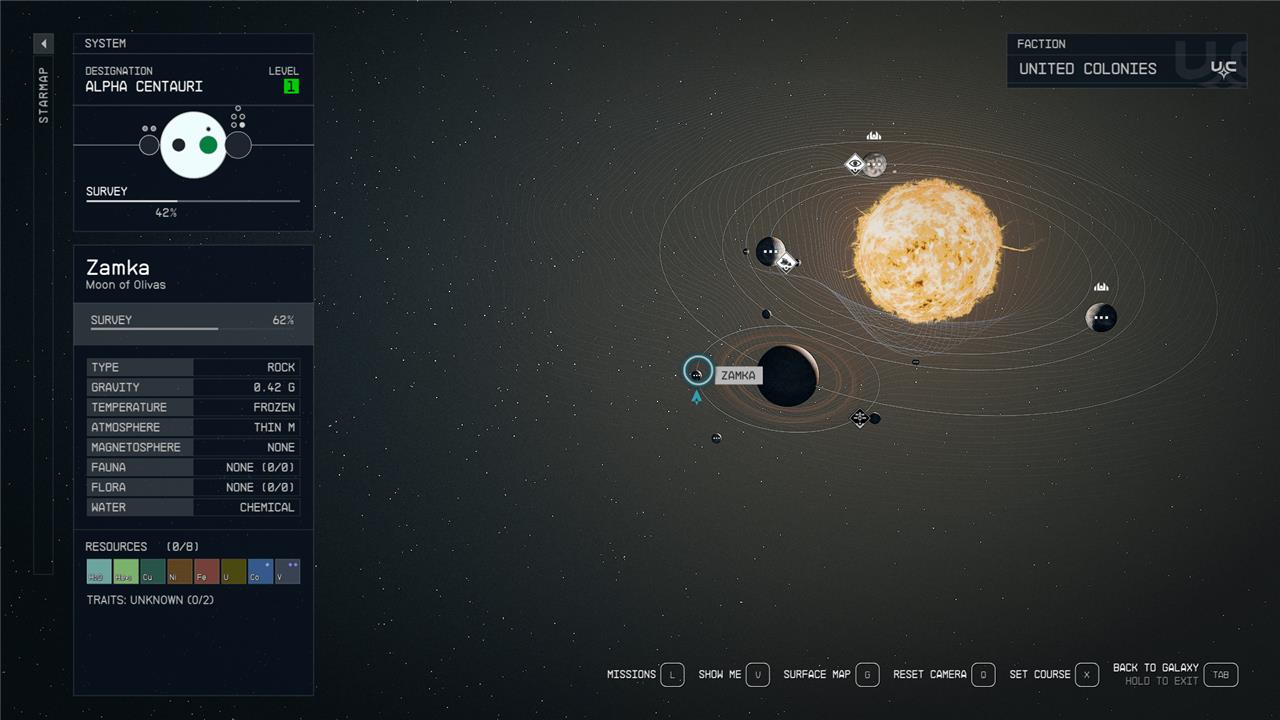Select the Nickel (Ni) resource tile
The width and height of the screenshot is (1280, 720).
pos(180,571)
